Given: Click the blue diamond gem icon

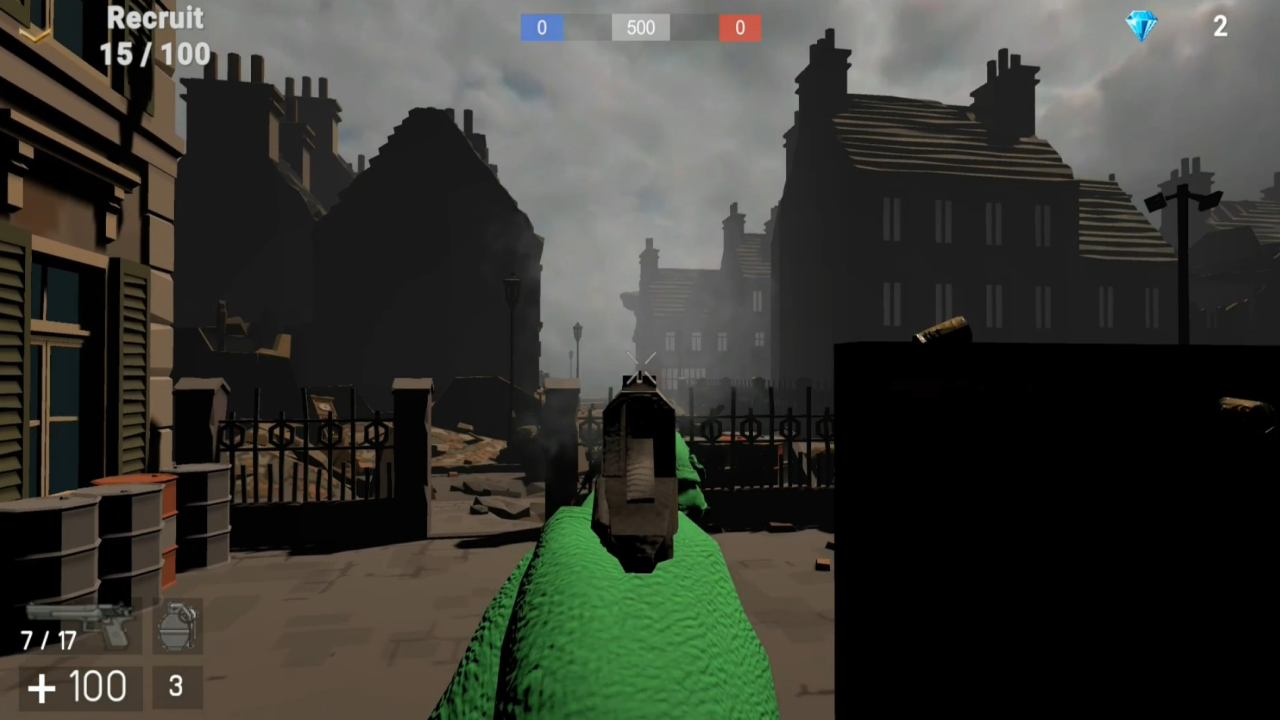Looking at the screenshot, I should (x=1141, y=27).
